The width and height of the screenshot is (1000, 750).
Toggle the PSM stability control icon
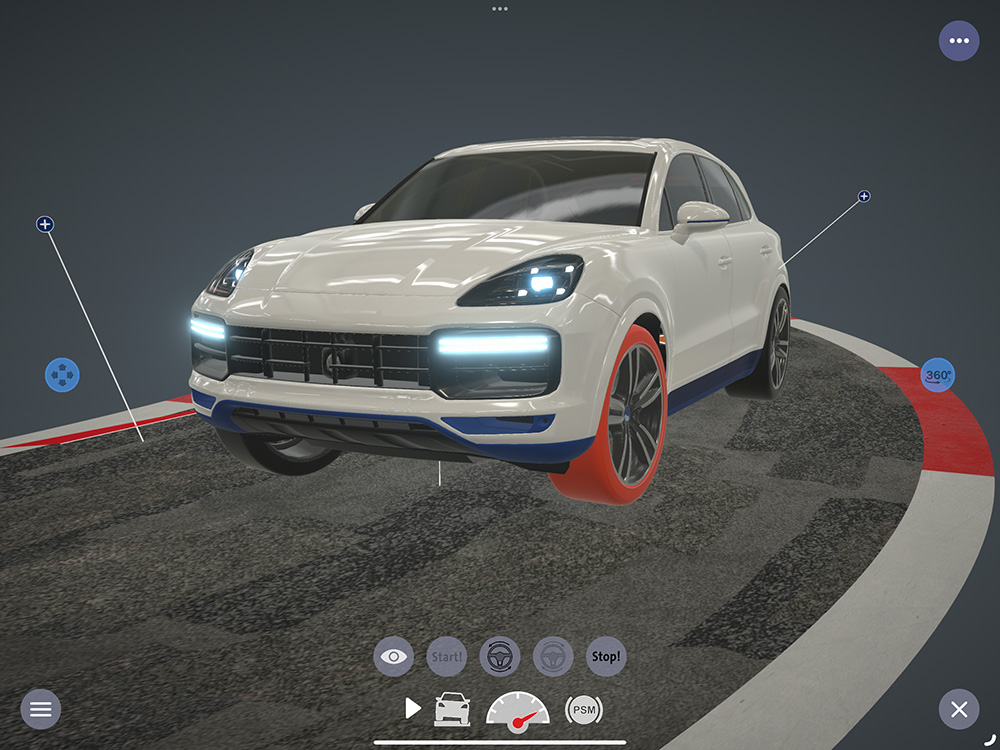[584, 709]
